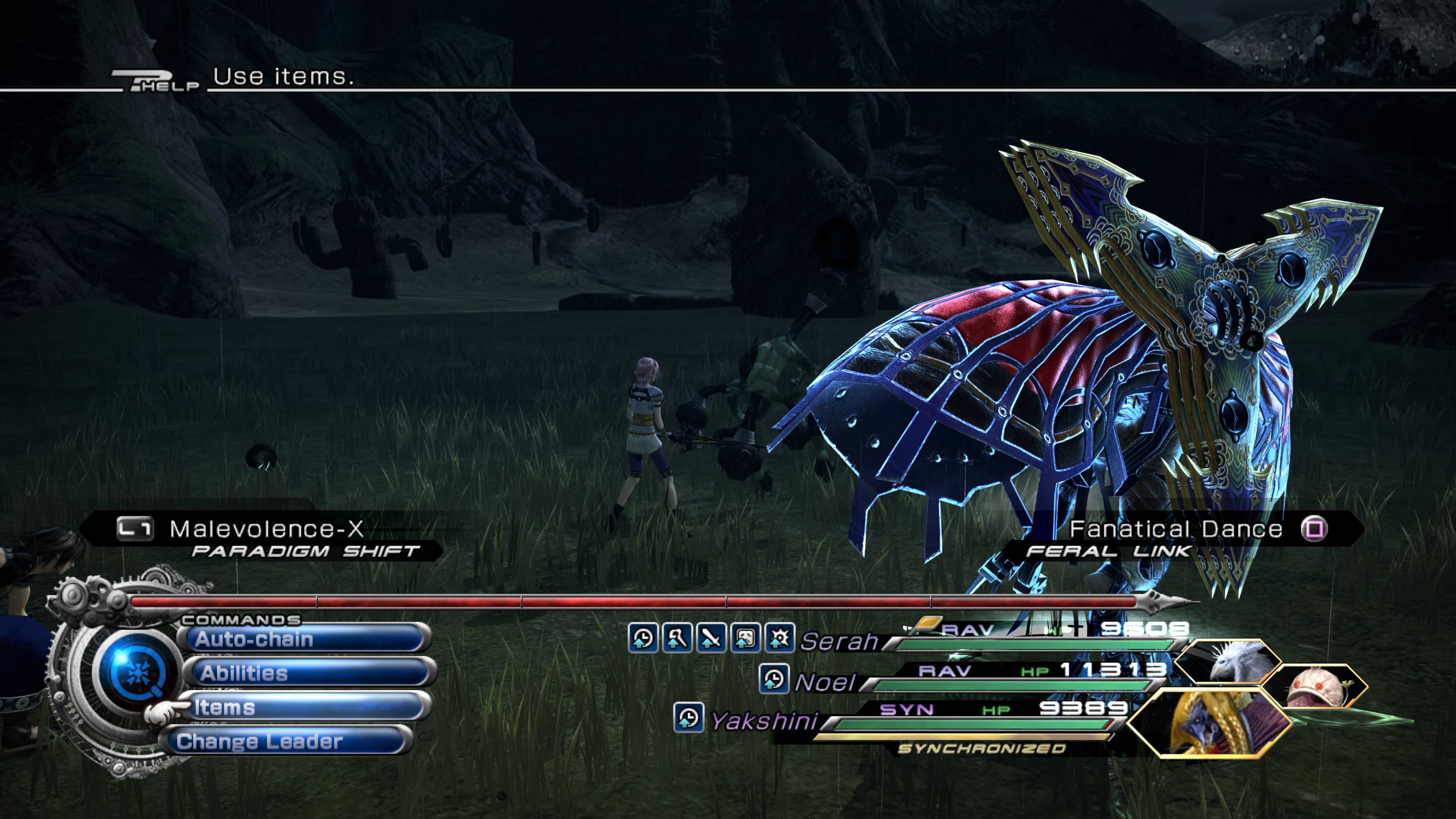Choose the Items command

(x=305, y=706)
